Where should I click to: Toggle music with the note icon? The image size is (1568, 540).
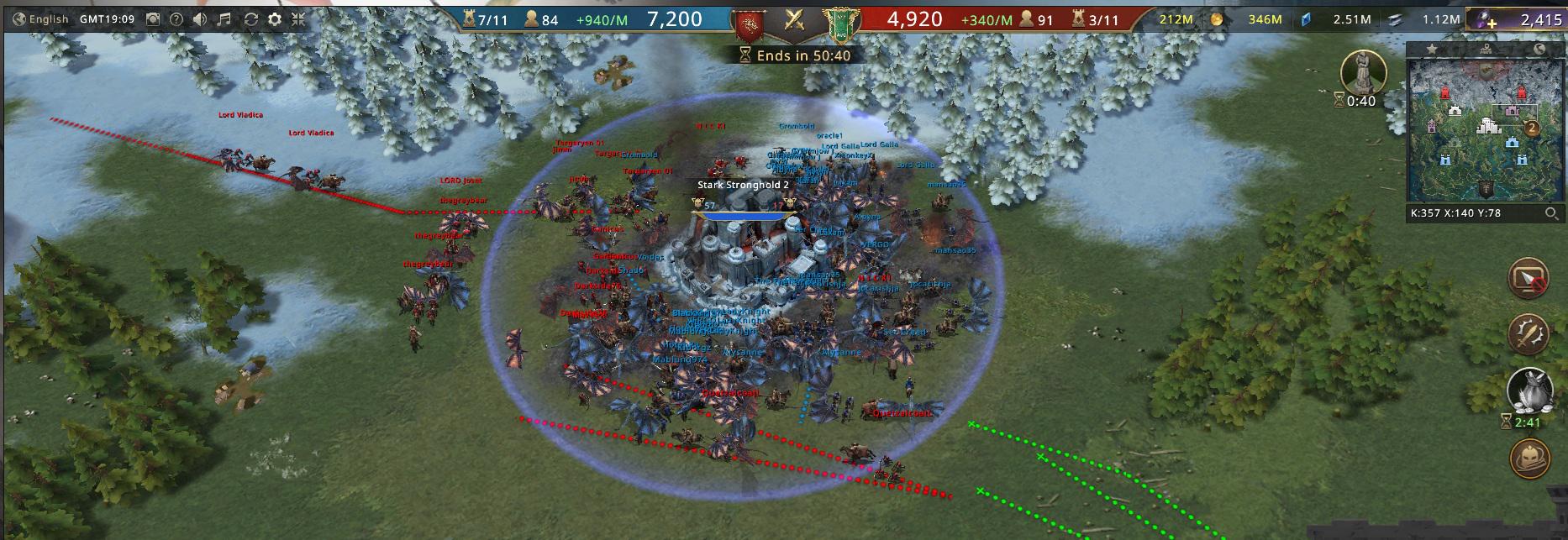tap(224, 18)
